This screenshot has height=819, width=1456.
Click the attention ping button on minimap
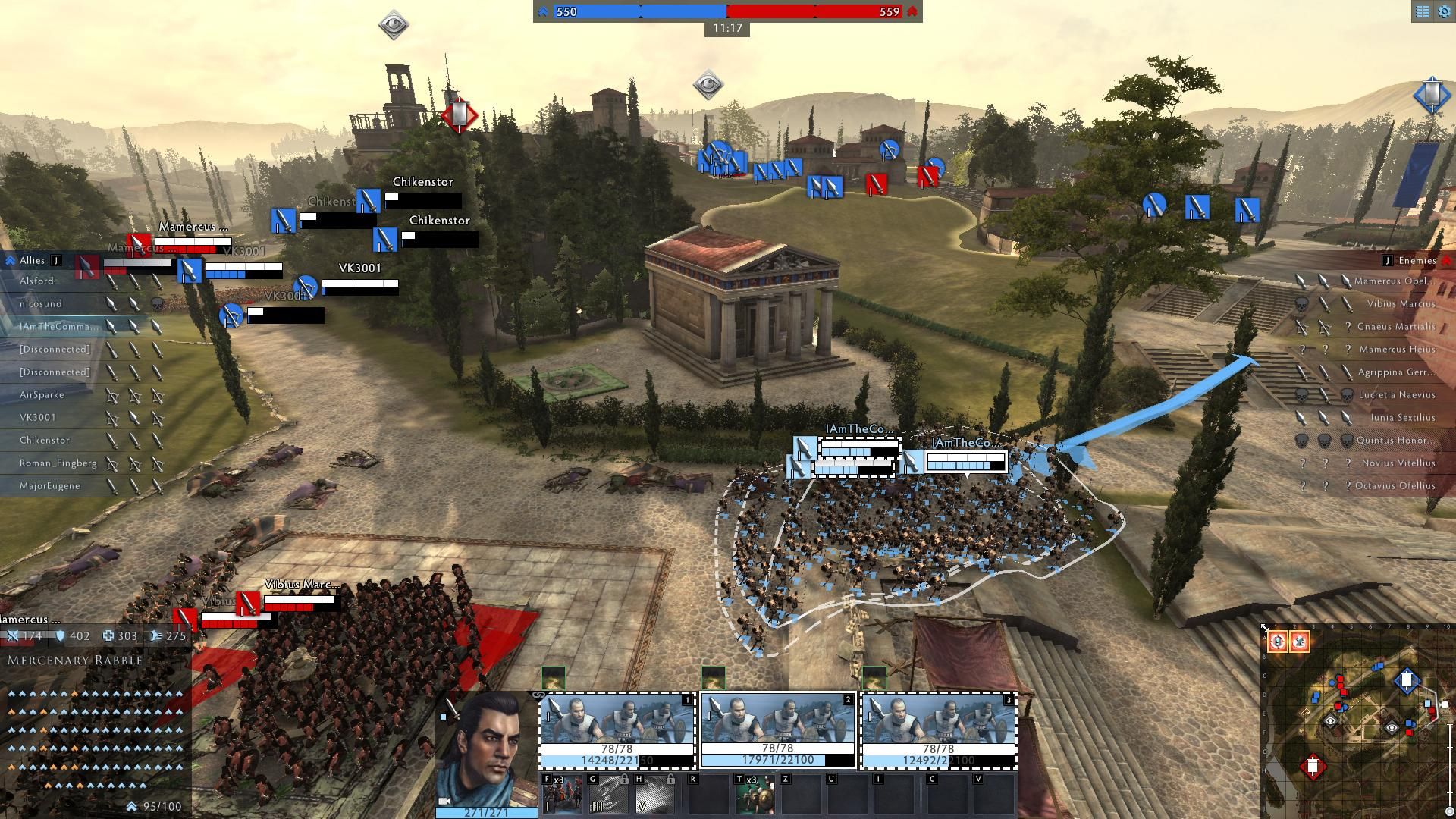(x=1278, y=642)
